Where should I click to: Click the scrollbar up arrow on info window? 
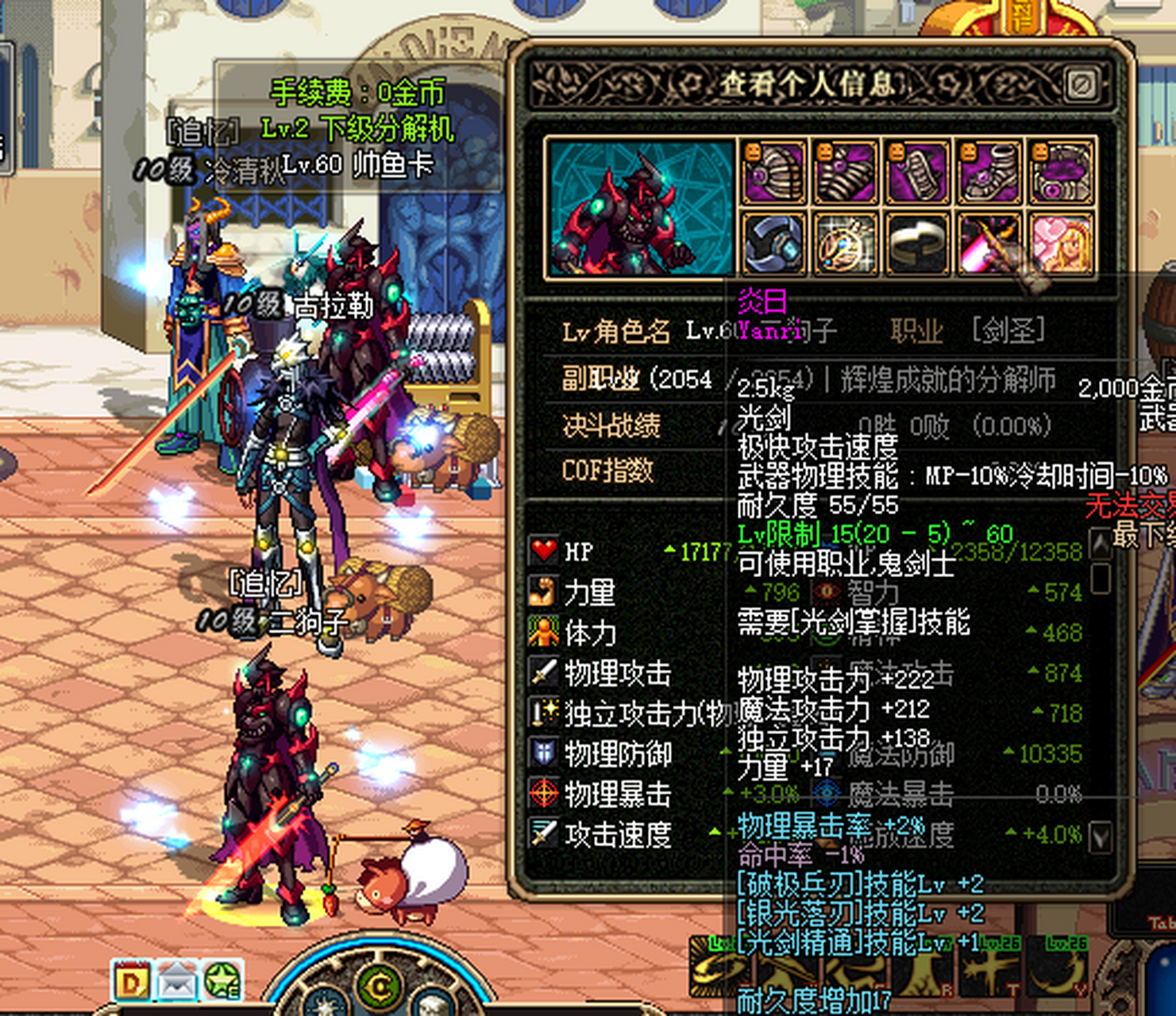pyautogui.click(x=1102, y=544)
